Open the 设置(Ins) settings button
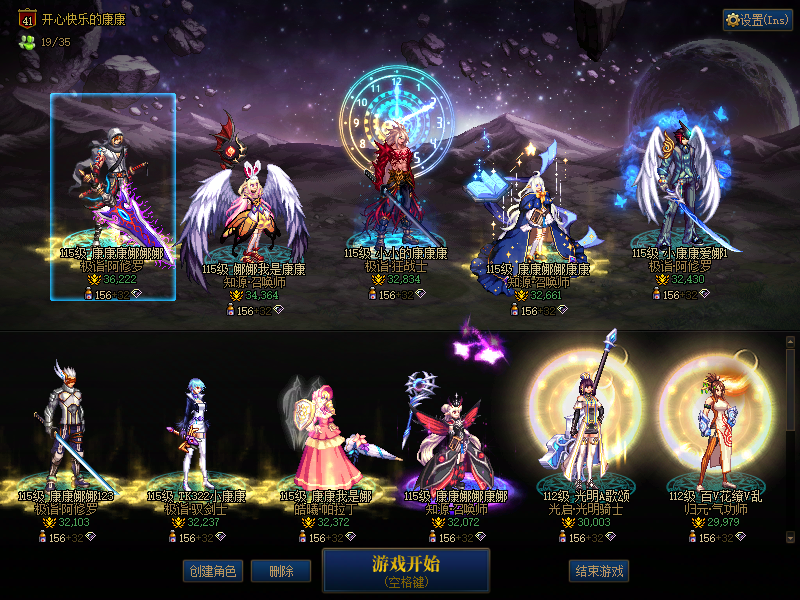Viewport: 800px width, 600px height. [757, 20]
